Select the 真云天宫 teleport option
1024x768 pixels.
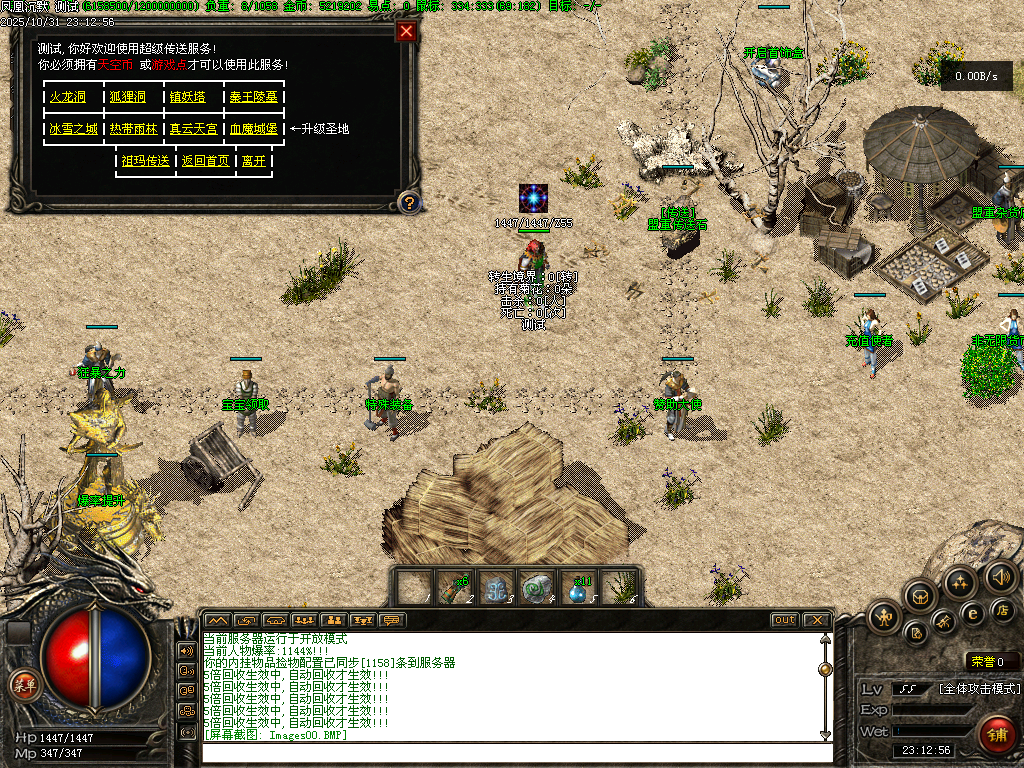pos(193,129)
